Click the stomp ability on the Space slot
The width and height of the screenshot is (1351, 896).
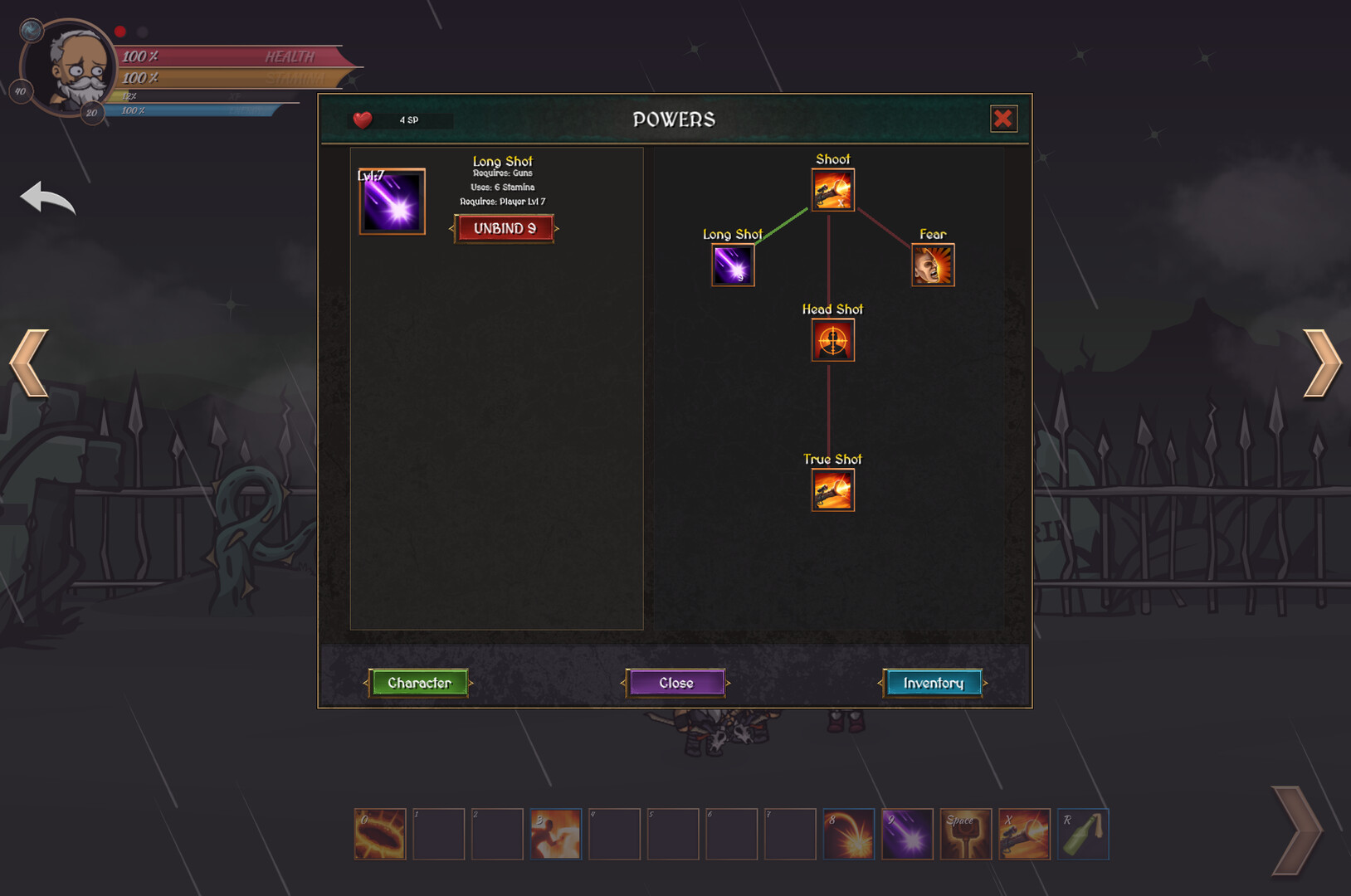pos(965,834)
